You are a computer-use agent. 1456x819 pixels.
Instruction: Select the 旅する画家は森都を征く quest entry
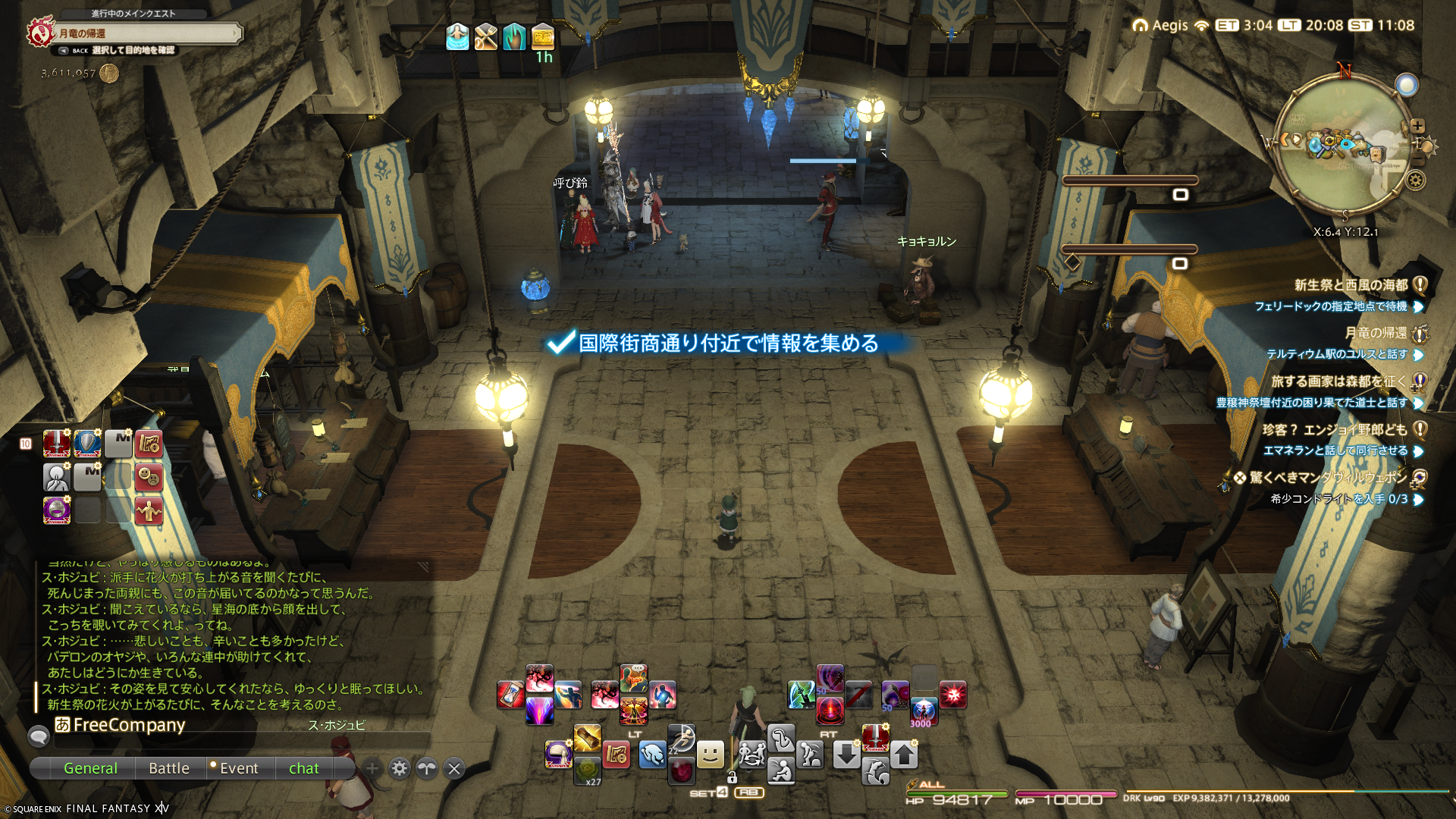point(1338,381)
